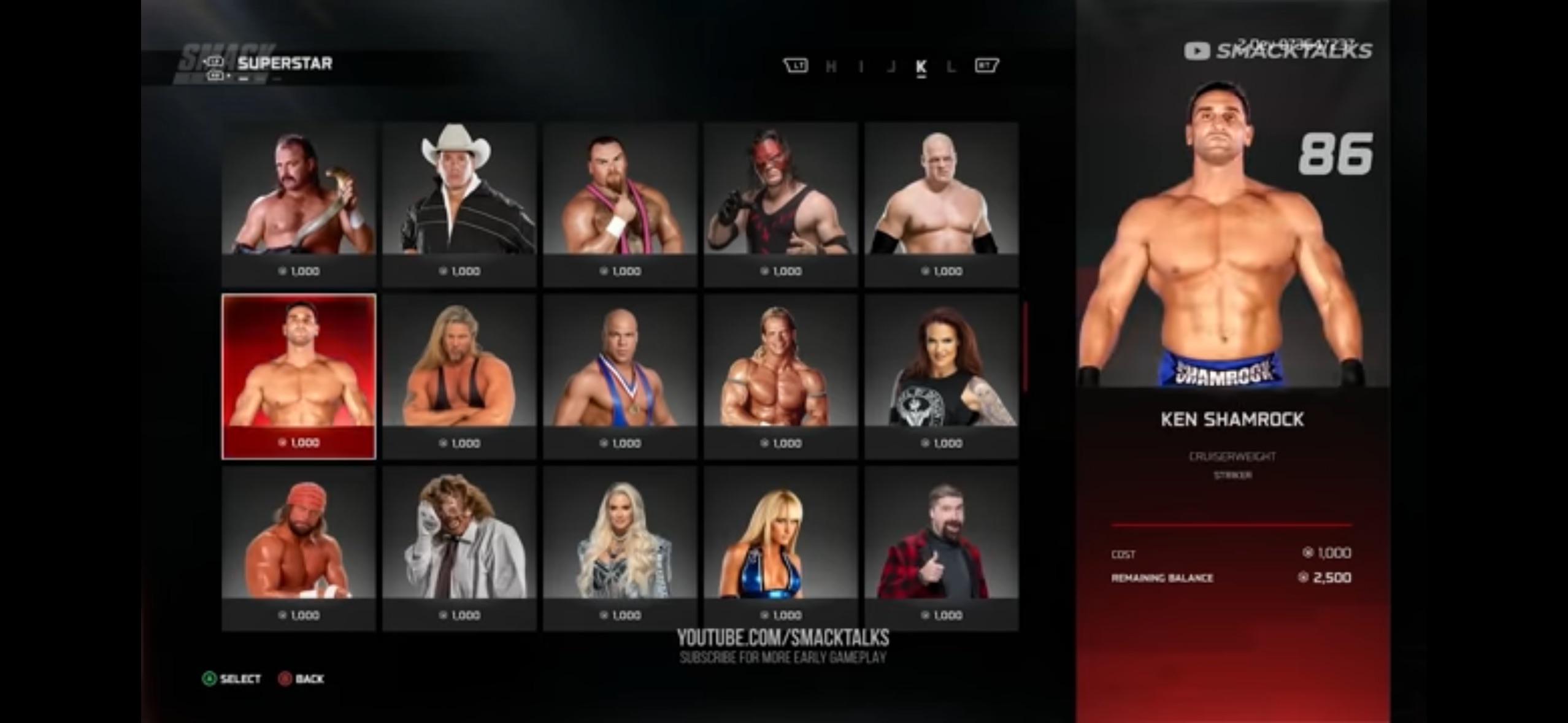Click the SmackTalks YouTube channel watermark

[1278, 50]
